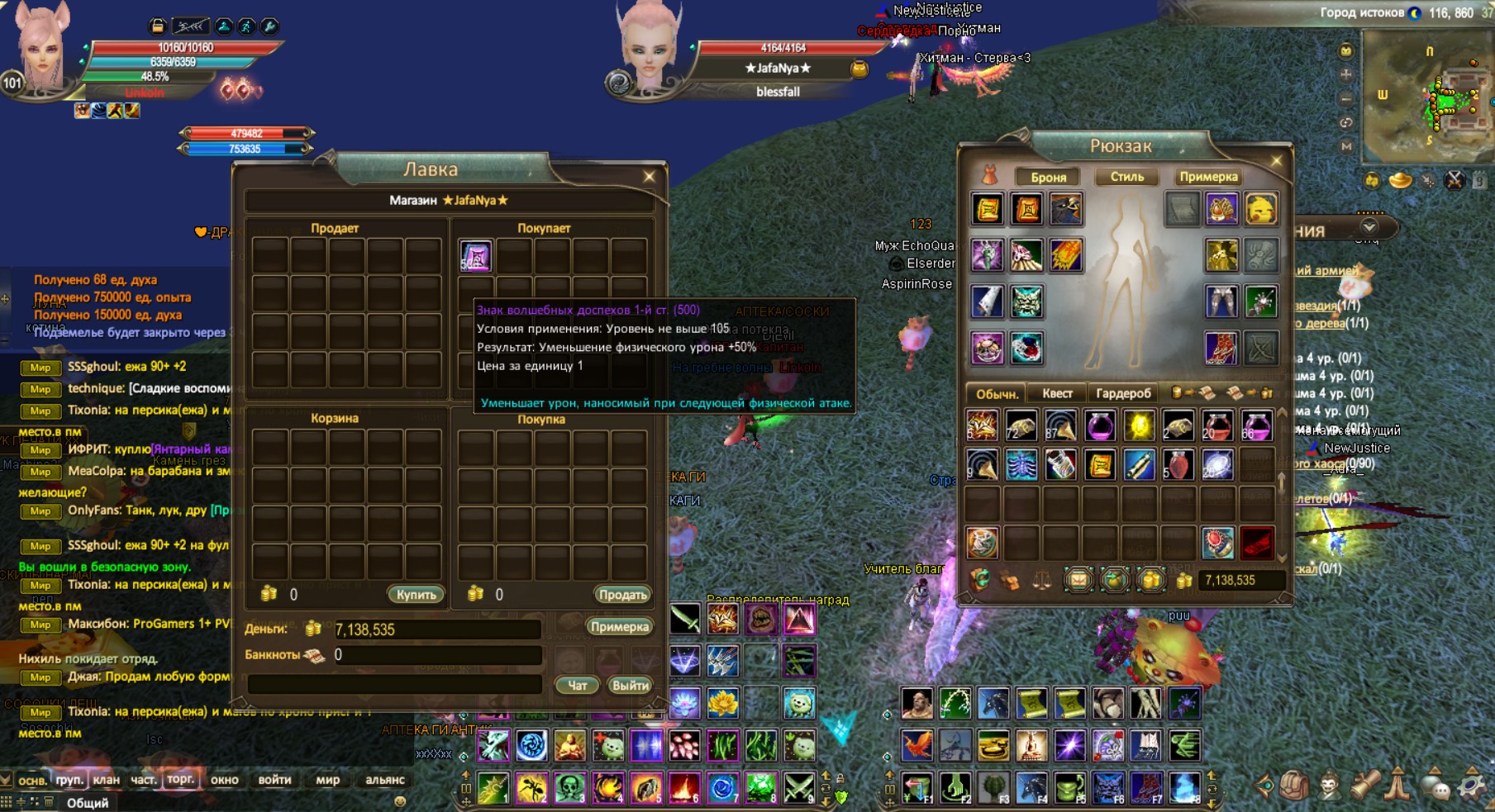The image size is (1495, 812).
Task: Toggle the dress avatar icon in Рюкзак
Action: 990,175
